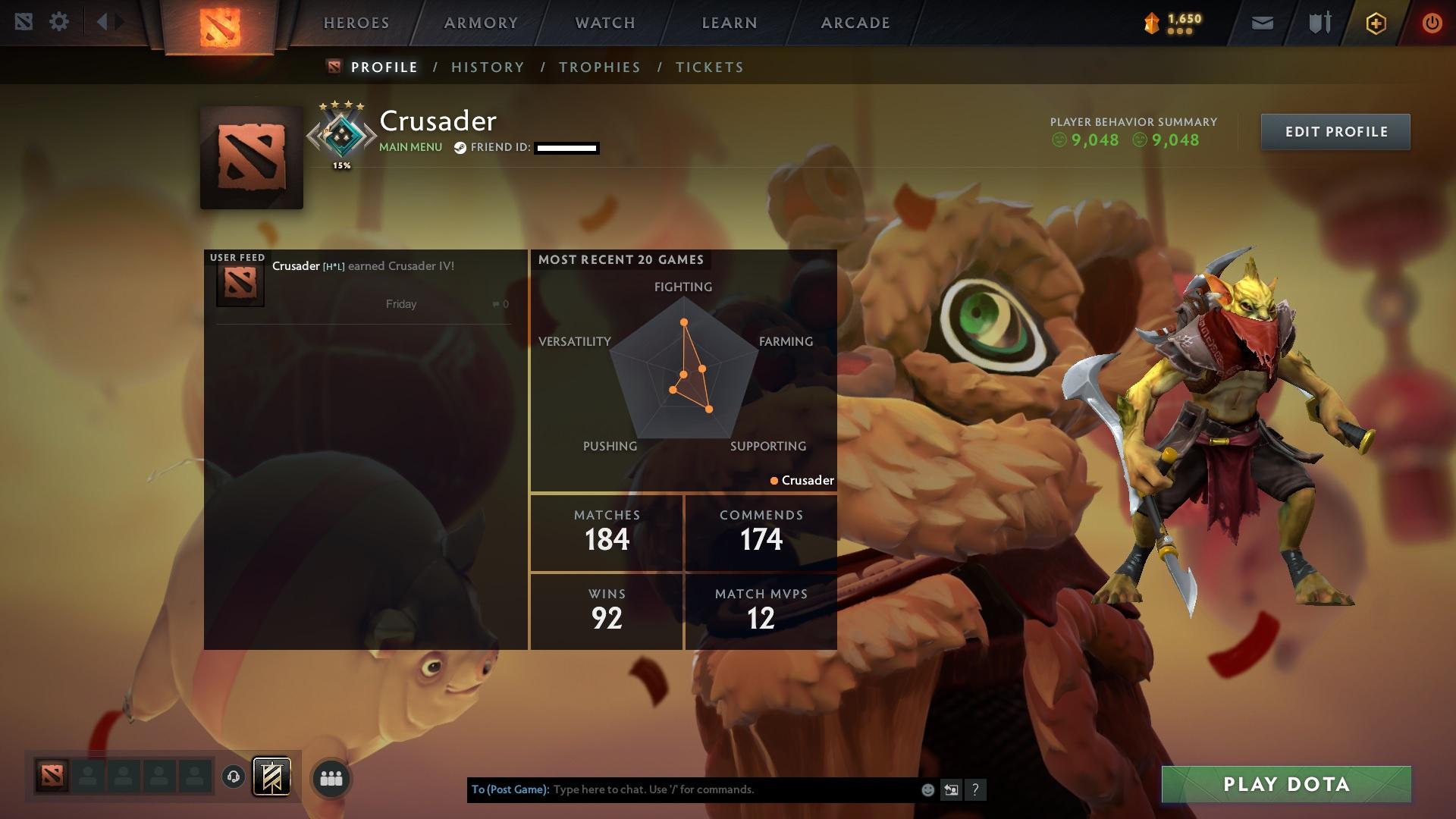Click the 1,650 shards currency icon
Viewport: 1456px width, 819px height.
coord(1150,22)
